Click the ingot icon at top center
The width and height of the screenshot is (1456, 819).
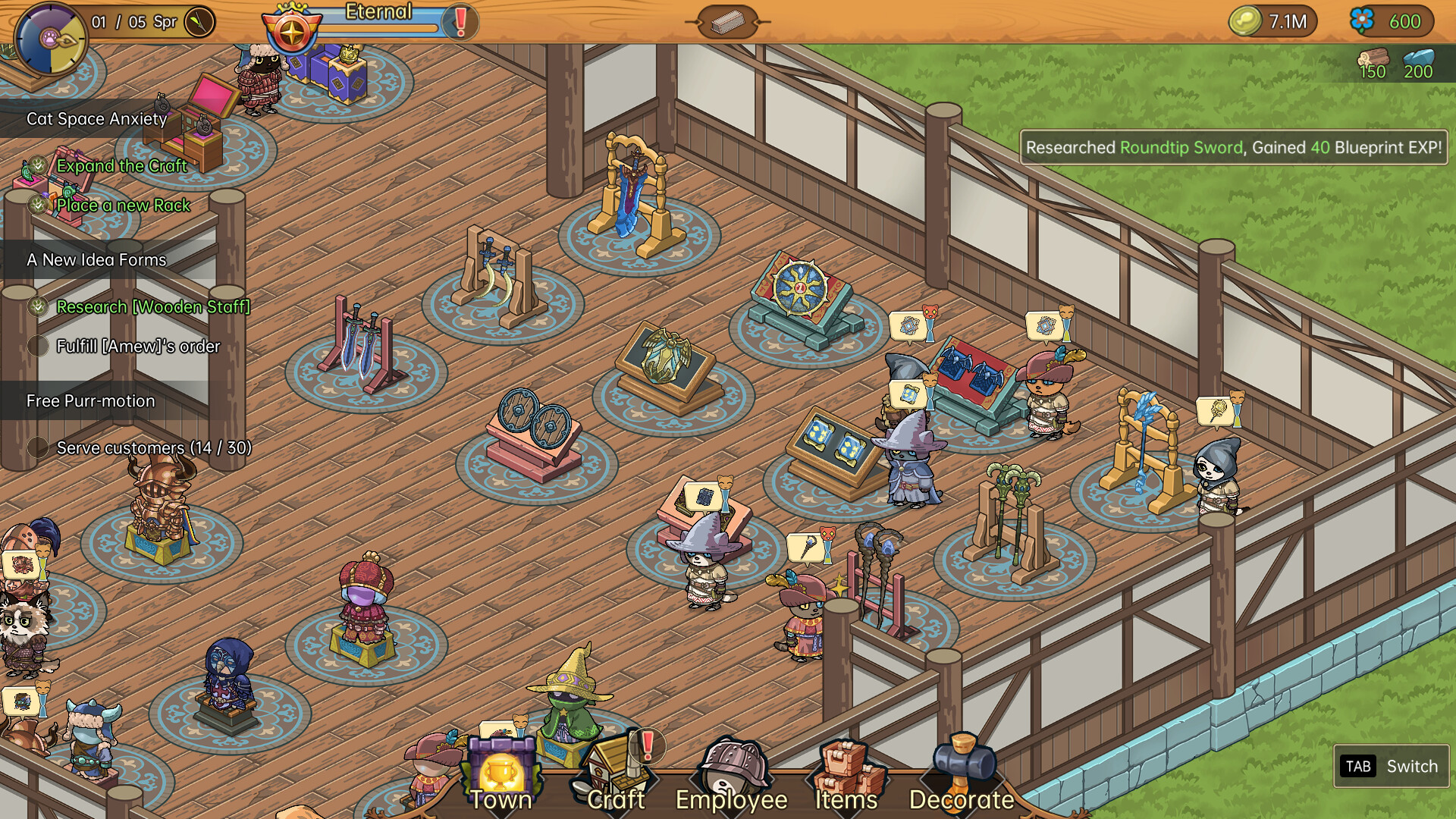pos(727,22)
